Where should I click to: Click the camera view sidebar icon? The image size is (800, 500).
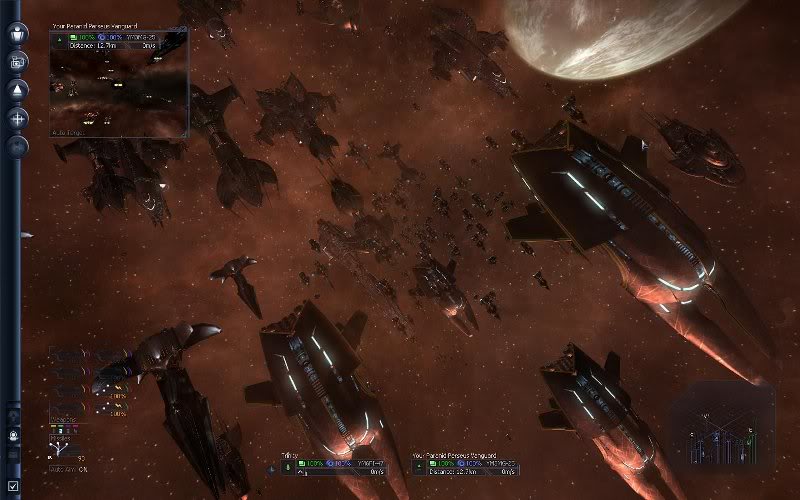tap(17, 61)
